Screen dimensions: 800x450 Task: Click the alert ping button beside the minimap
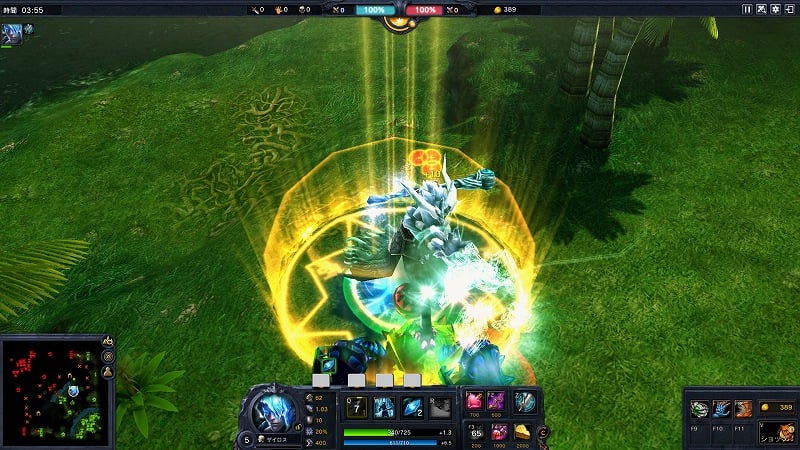[x=107, y=372]
